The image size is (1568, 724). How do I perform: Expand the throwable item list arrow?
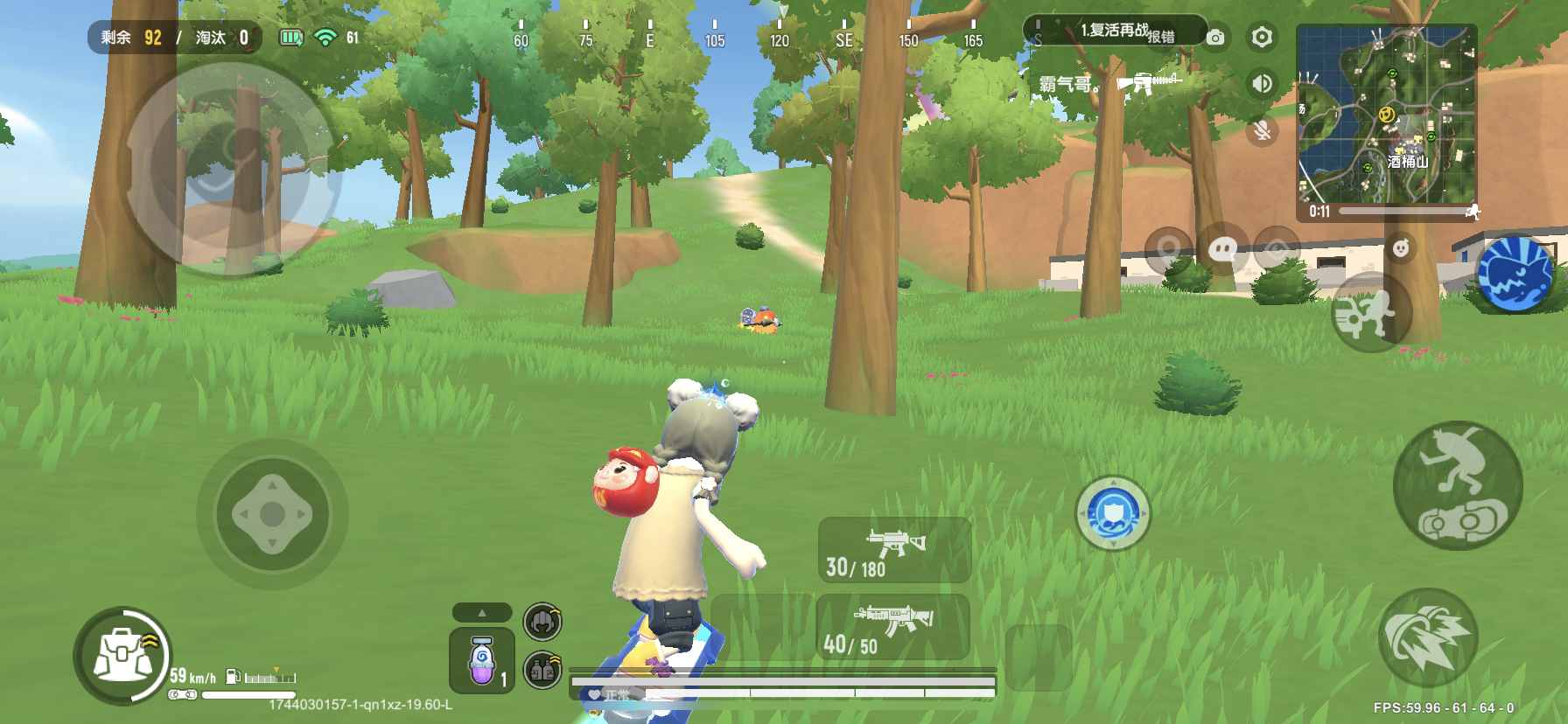[481, 612]
